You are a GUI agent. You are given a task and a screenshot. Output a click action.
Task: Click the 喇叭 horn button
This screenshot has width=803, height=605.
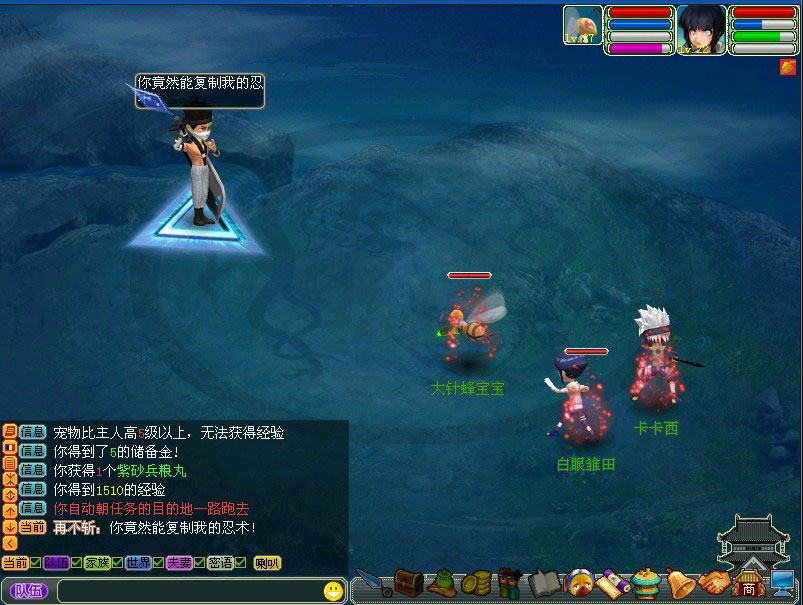267,563
